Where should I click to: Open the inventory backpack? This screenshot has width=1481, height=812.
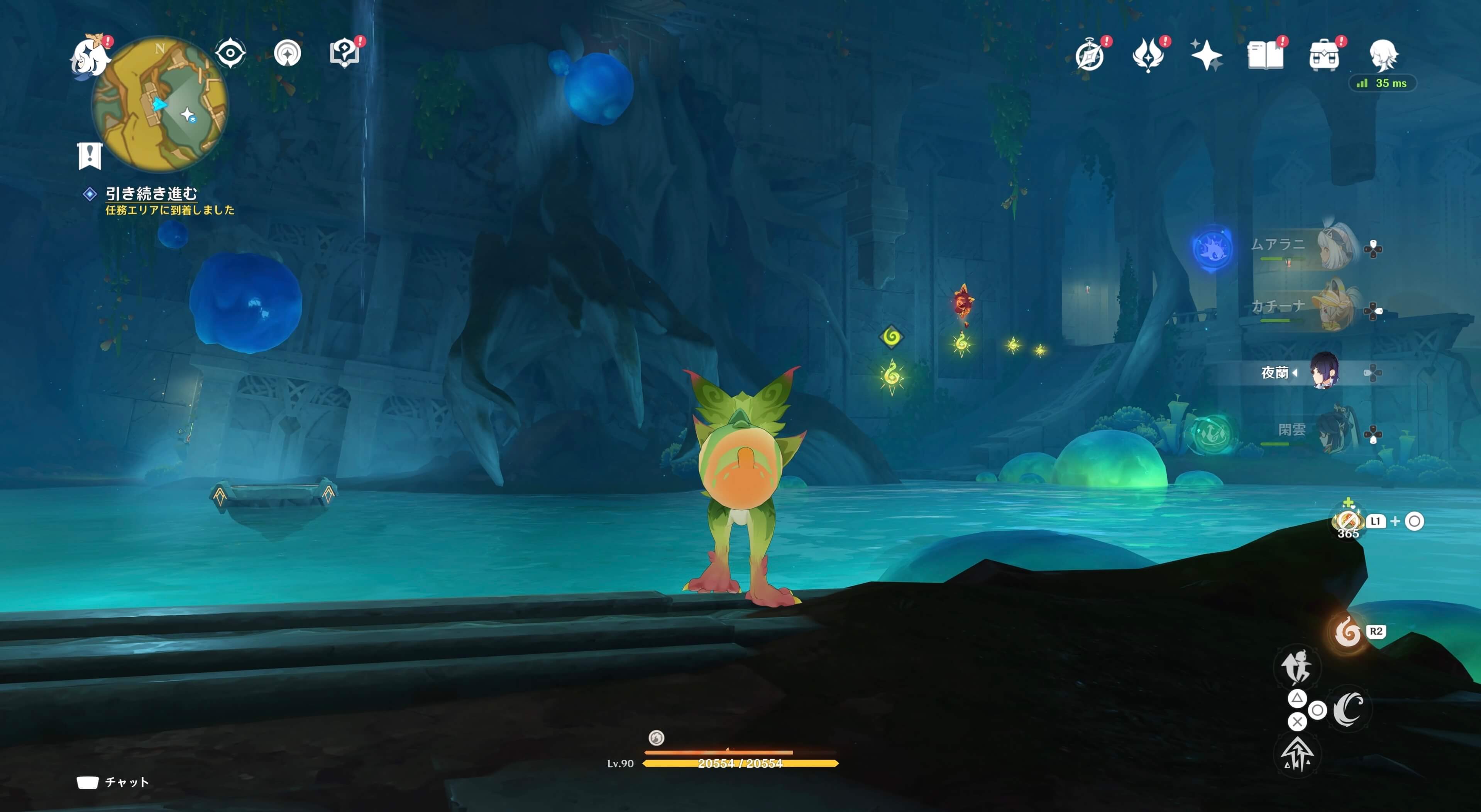(1324, 56)
